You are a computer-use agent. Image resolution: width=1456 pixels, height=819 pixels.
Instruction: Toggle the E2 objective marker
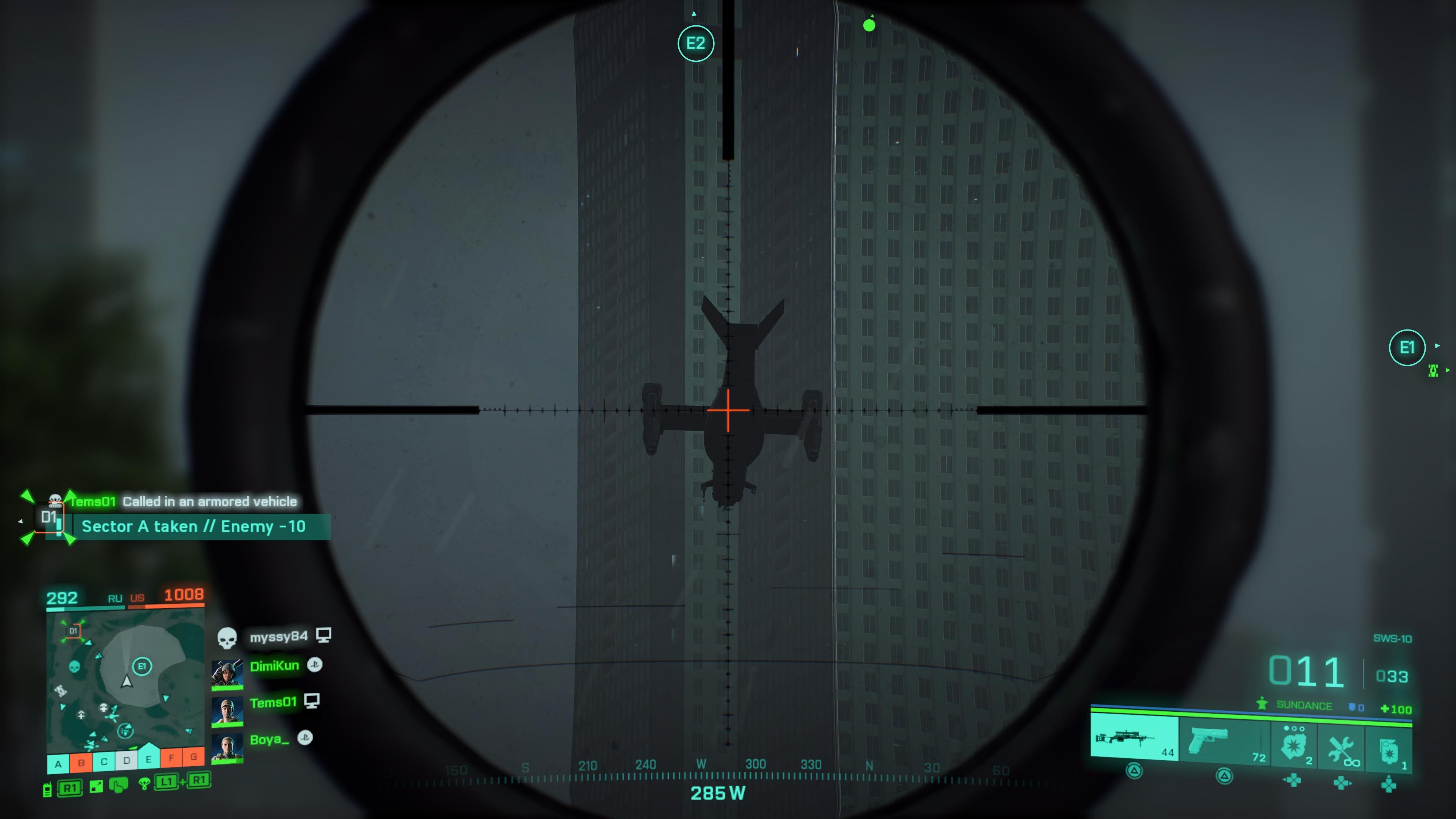click(x=697, y=44)
